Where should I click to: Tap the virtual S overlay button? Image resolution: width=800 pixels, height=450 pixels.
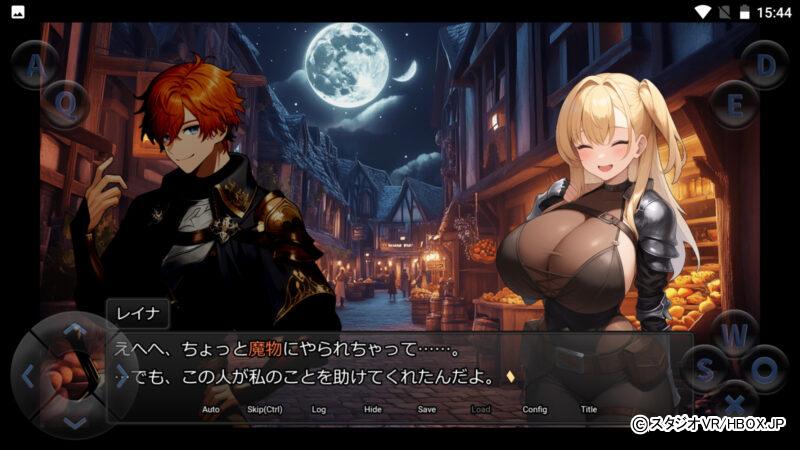pos(705,369)
